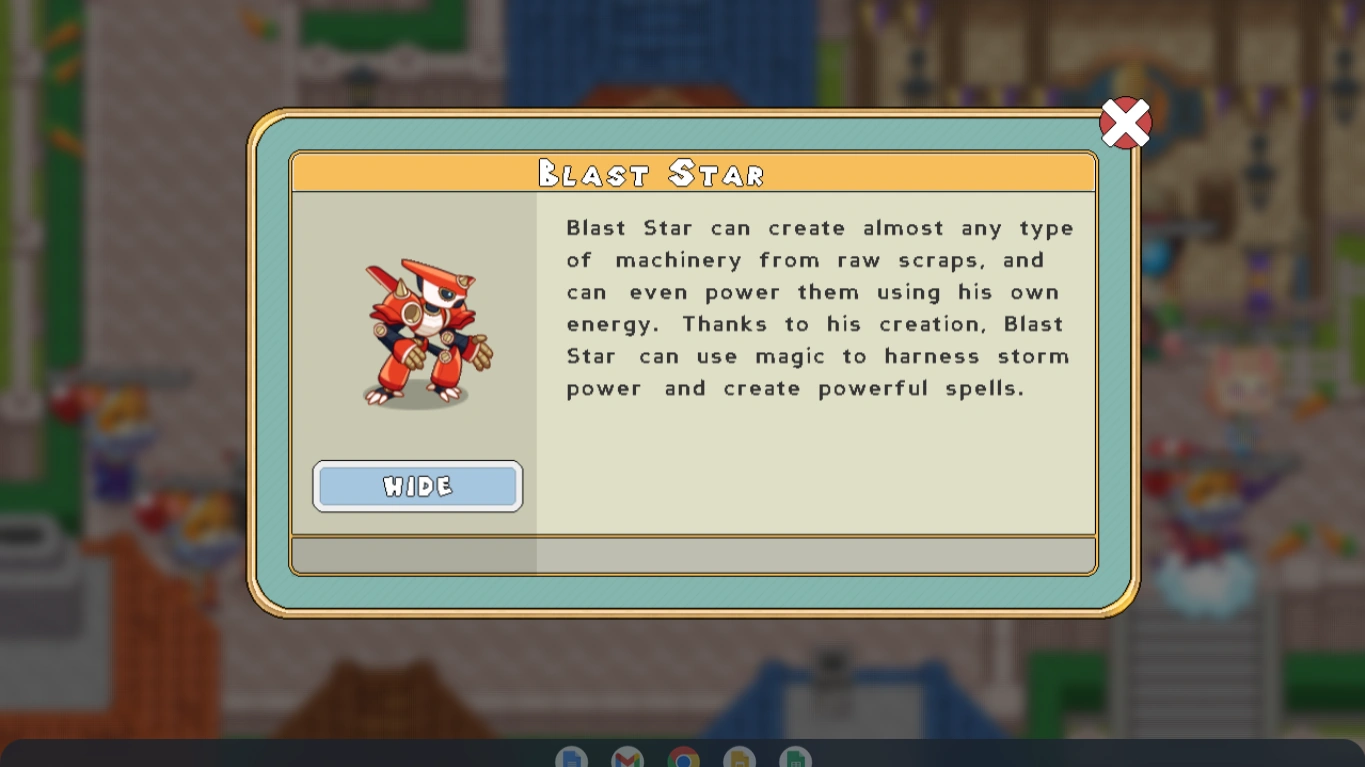Click the Blast Star description text

820,308
